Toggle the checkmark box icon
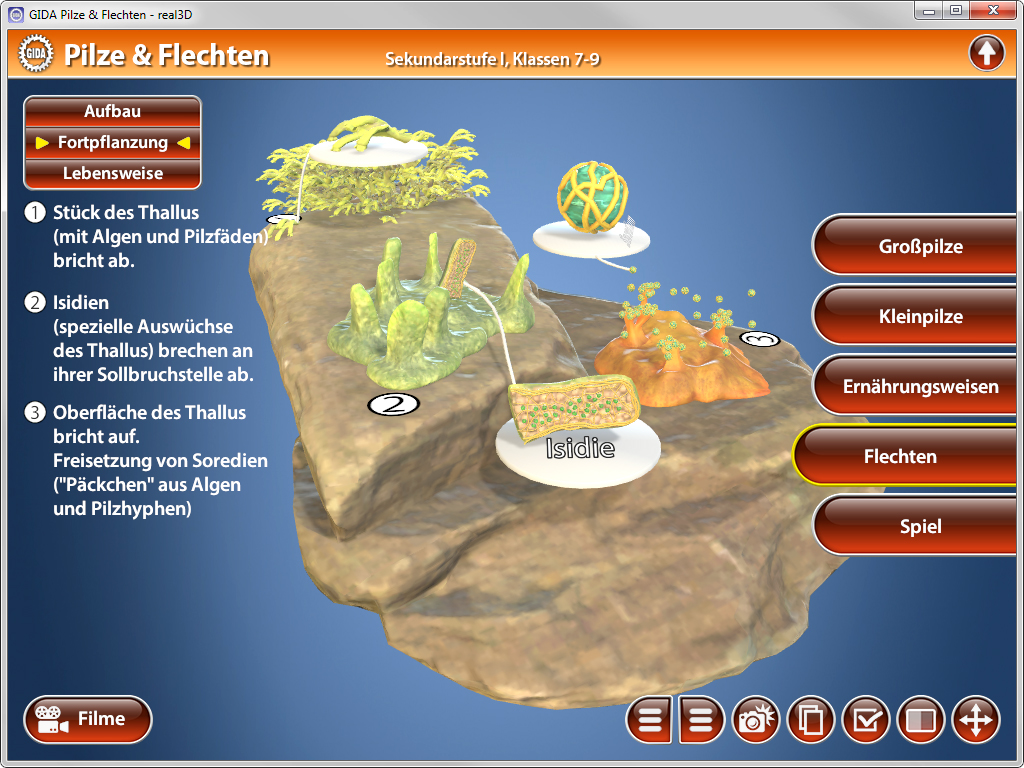This screenshot has width=1024, height=768. click(x=866, y=720)
